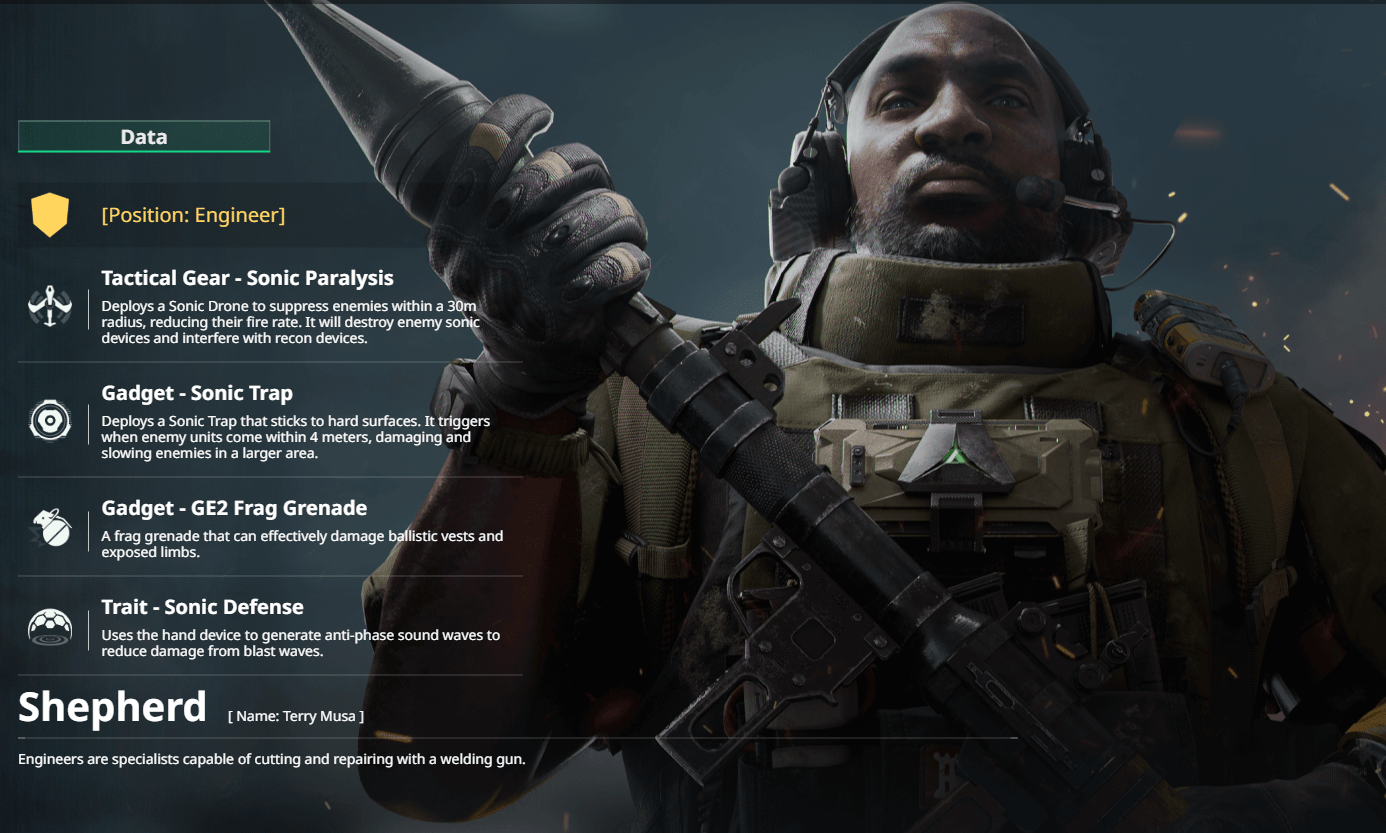Image resolution: width=1386 pixels, height=833 pixels.
Task: Click the yellow Engineer shield icon
Action: coord(51,214)
